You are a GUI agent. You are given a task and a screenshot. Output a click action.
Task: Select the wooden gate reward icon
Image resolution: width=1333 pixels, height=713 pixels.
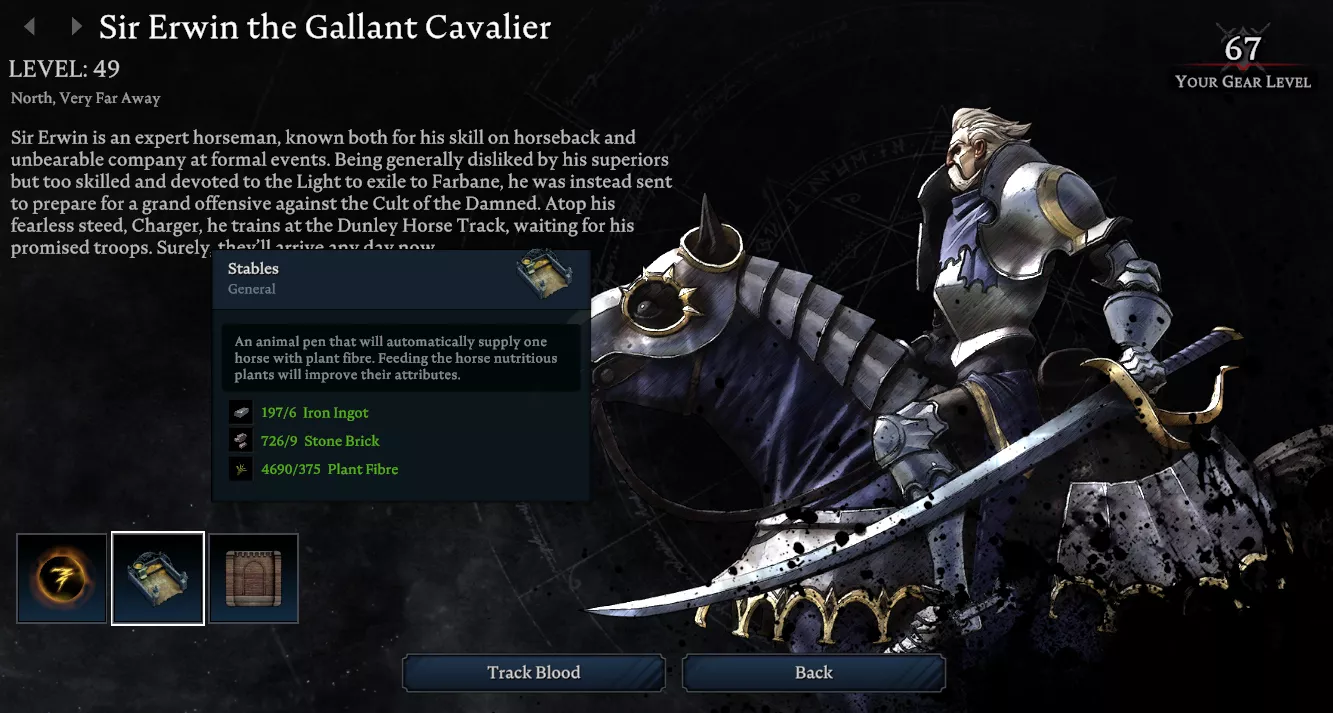254,578
